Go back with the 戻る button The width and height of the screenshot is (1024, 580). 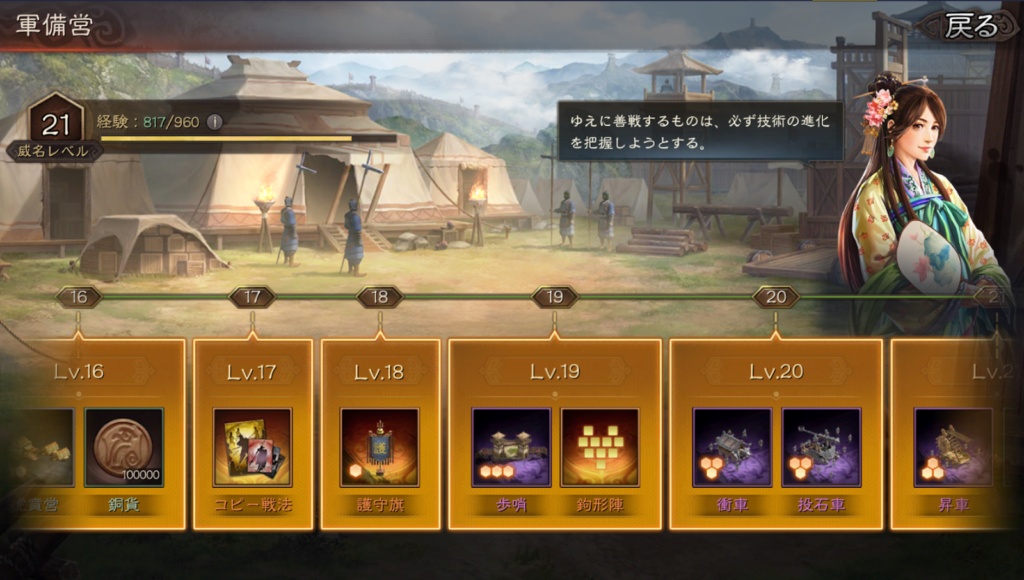pos(968,26)
